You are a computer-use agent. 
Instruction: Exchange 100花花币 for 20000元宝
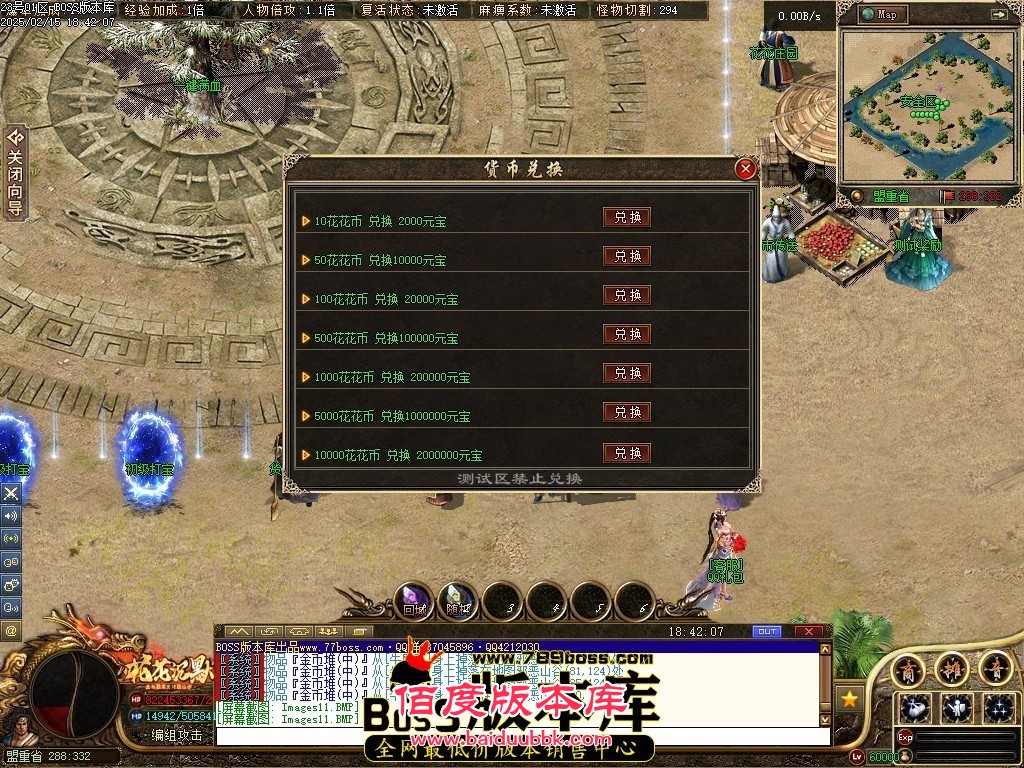(x=627, y=295)
